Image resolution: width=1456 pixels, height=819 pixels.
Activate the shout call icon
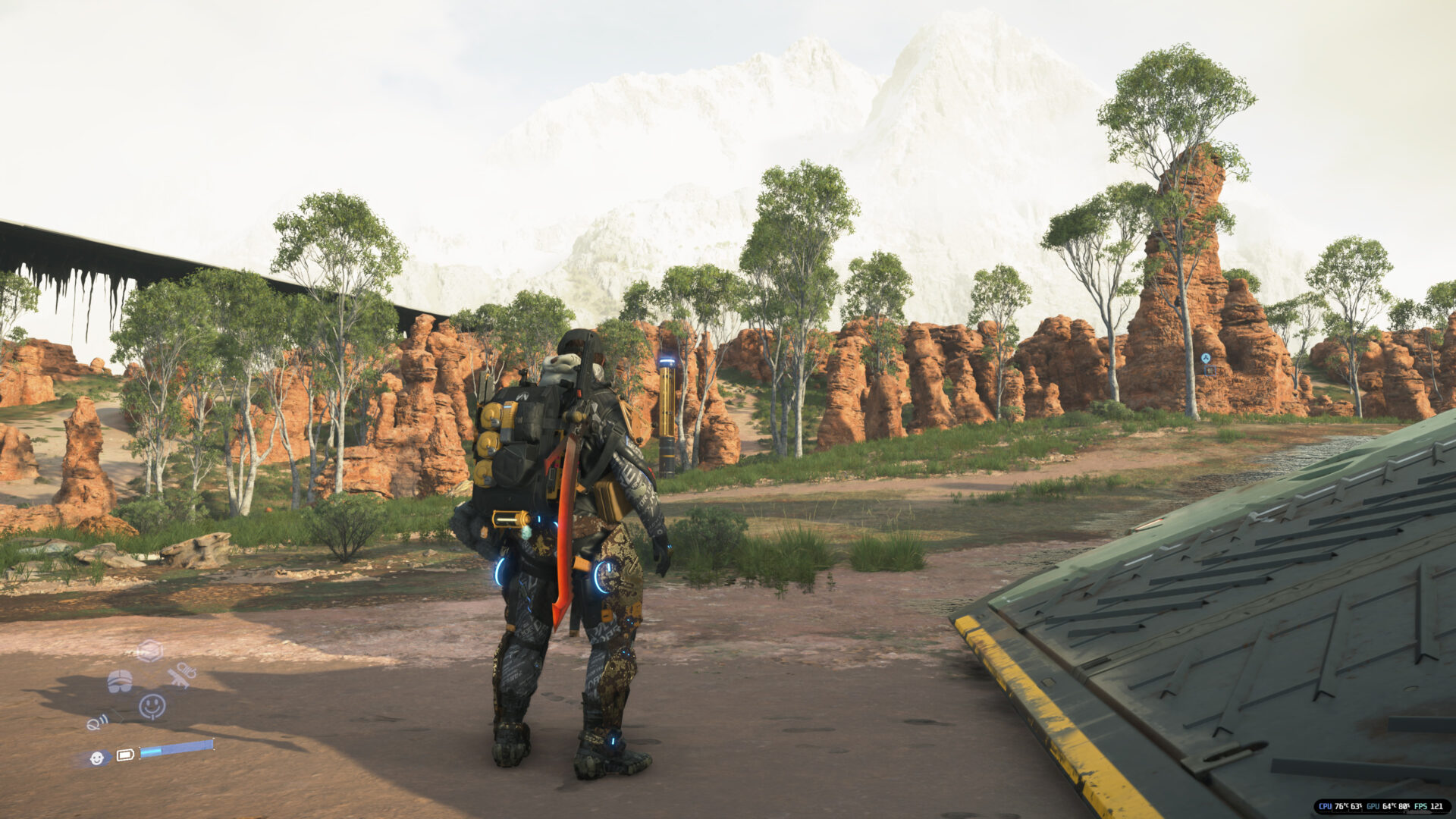pyautogui.click(x=98, y=723)
